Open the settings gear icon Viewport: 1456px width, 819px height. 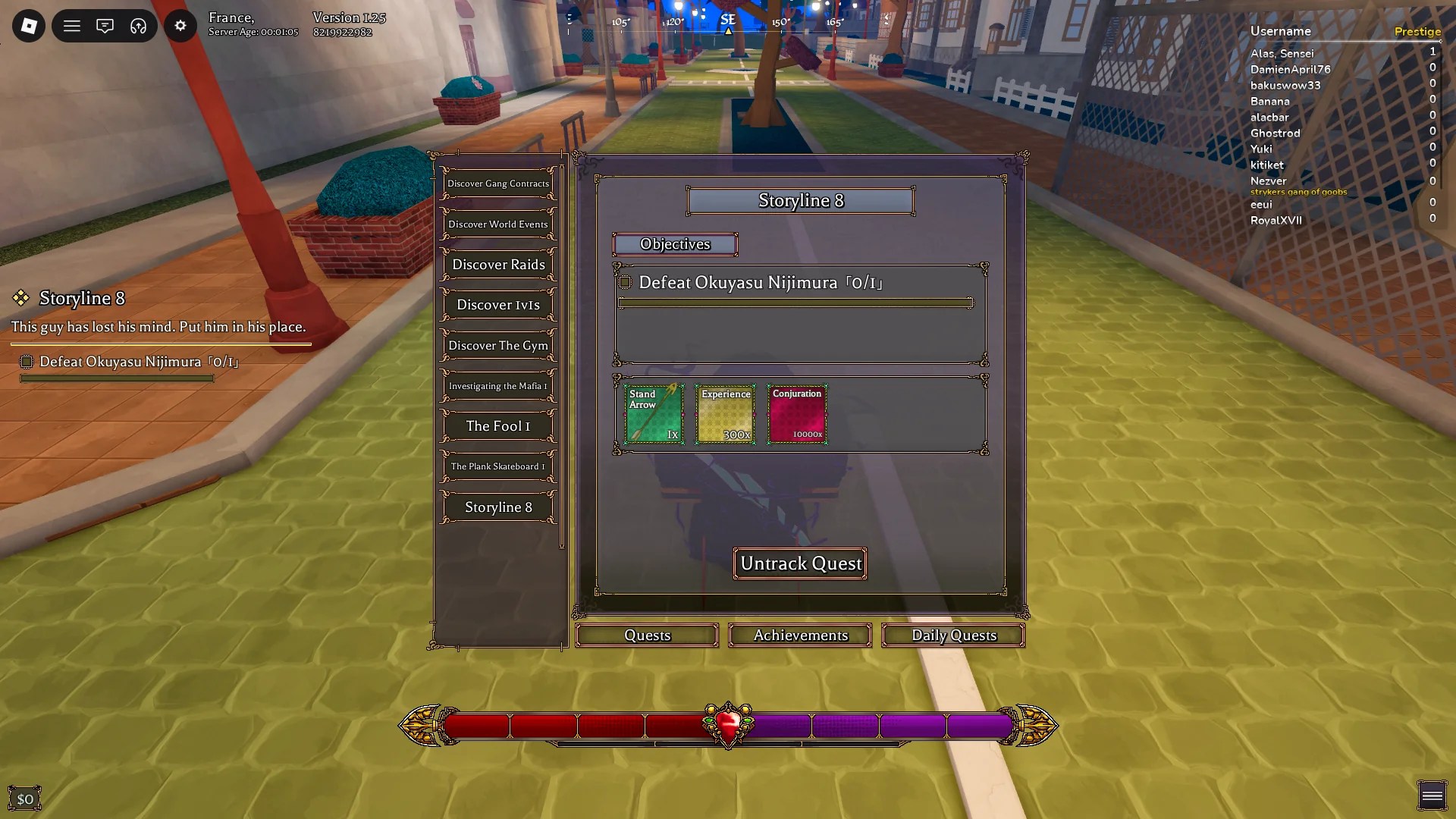[180, 25]
